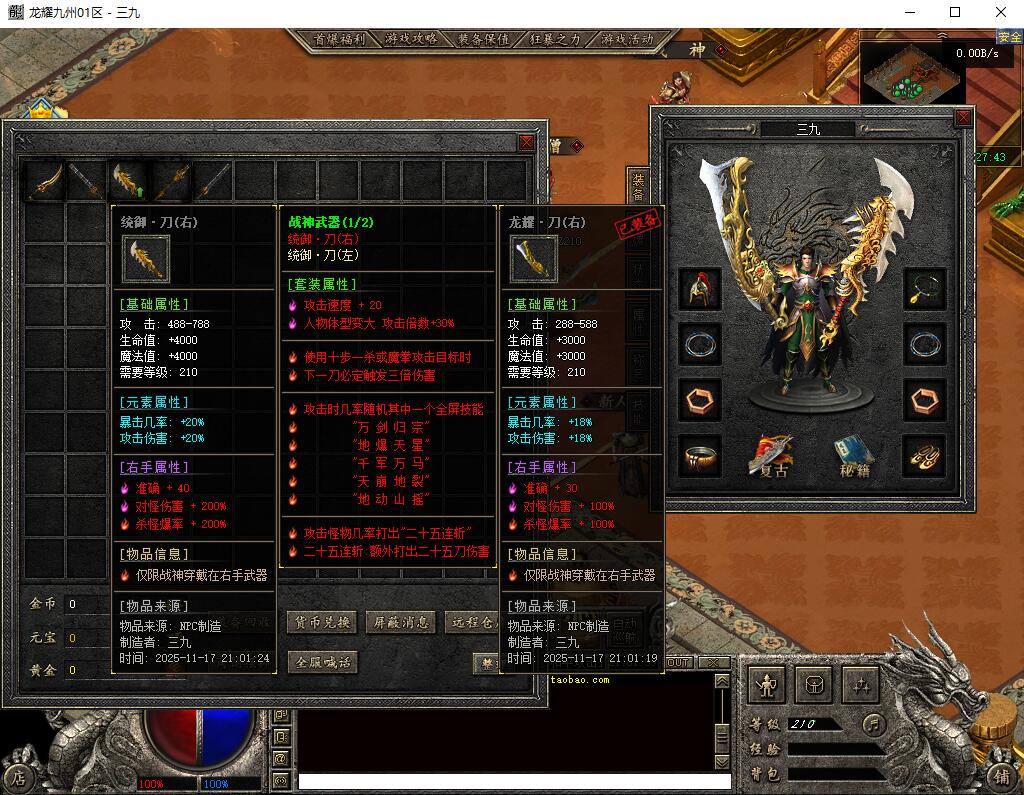This screenshot has height=795, width=1024.
Task: Click the 屏蔽消息 block messages button
Action: tap(400, 622)
